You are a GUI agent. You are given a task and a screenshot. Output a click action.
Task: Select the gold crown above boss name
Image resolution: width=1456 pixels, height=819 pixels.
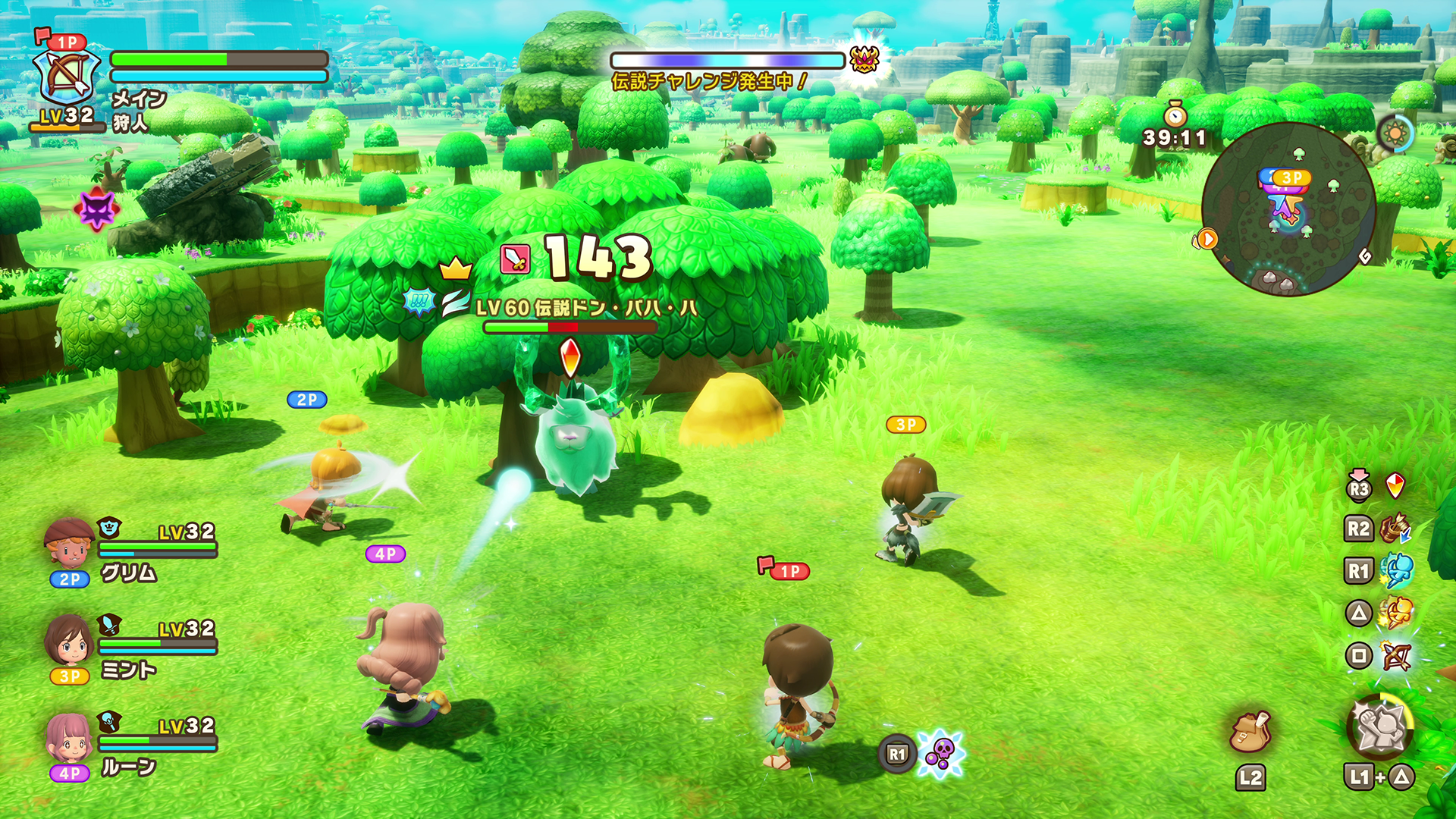point(455,268)
